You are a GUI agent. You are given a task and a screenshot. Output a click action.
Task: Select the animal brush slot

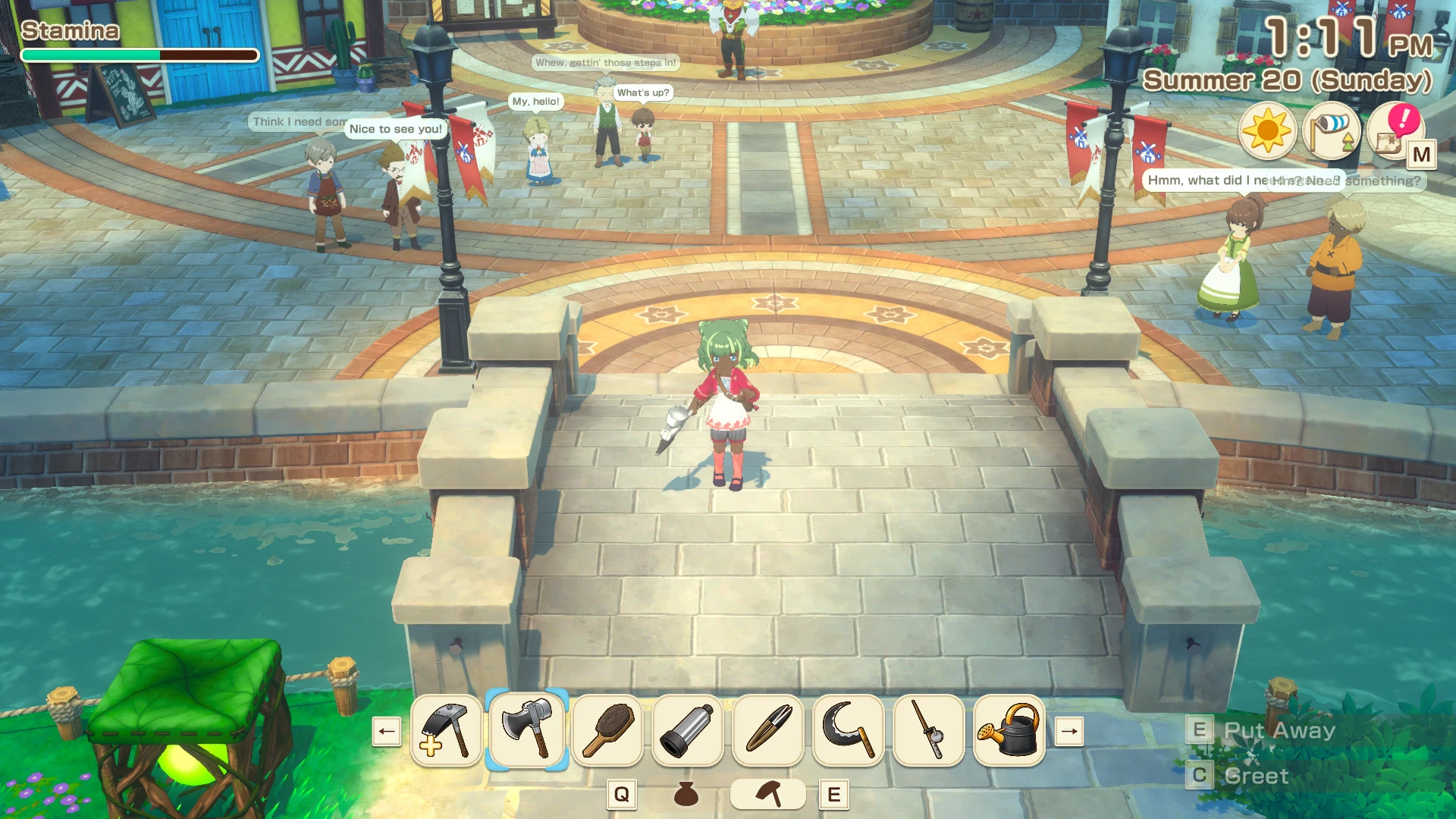point(607,731)
